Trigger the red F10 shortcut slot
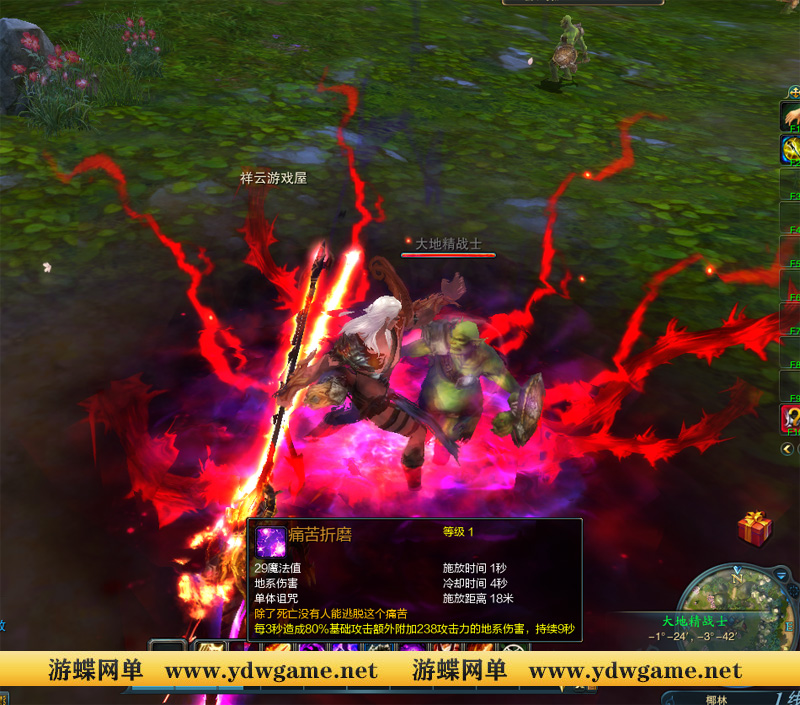 (791, 418)
